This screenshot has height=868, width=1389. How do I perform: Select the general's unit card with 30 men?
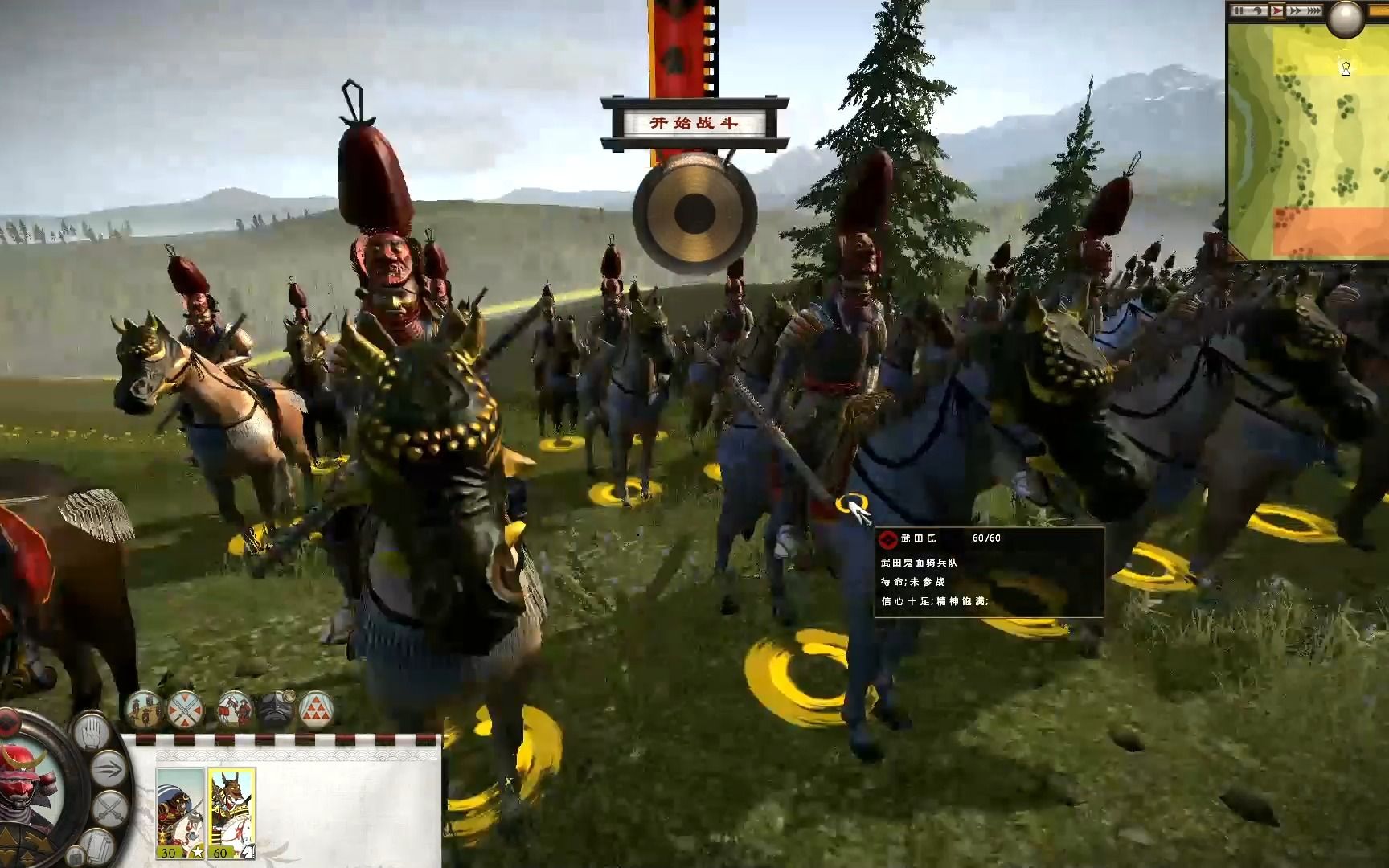tap(178, 813)
